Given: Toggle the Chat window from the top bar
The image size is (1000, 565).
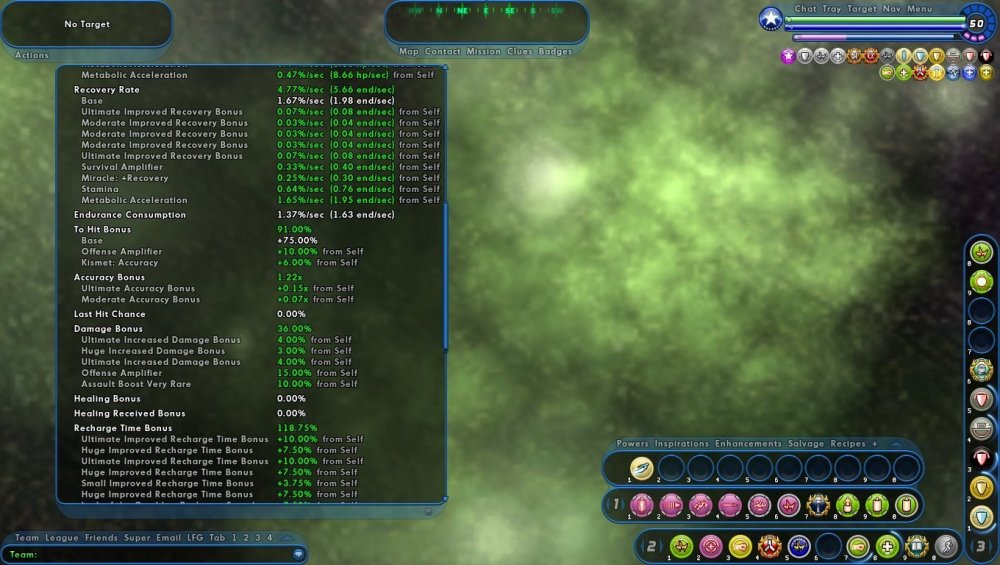Looking at the screenshot, I should tap(805, 9).
